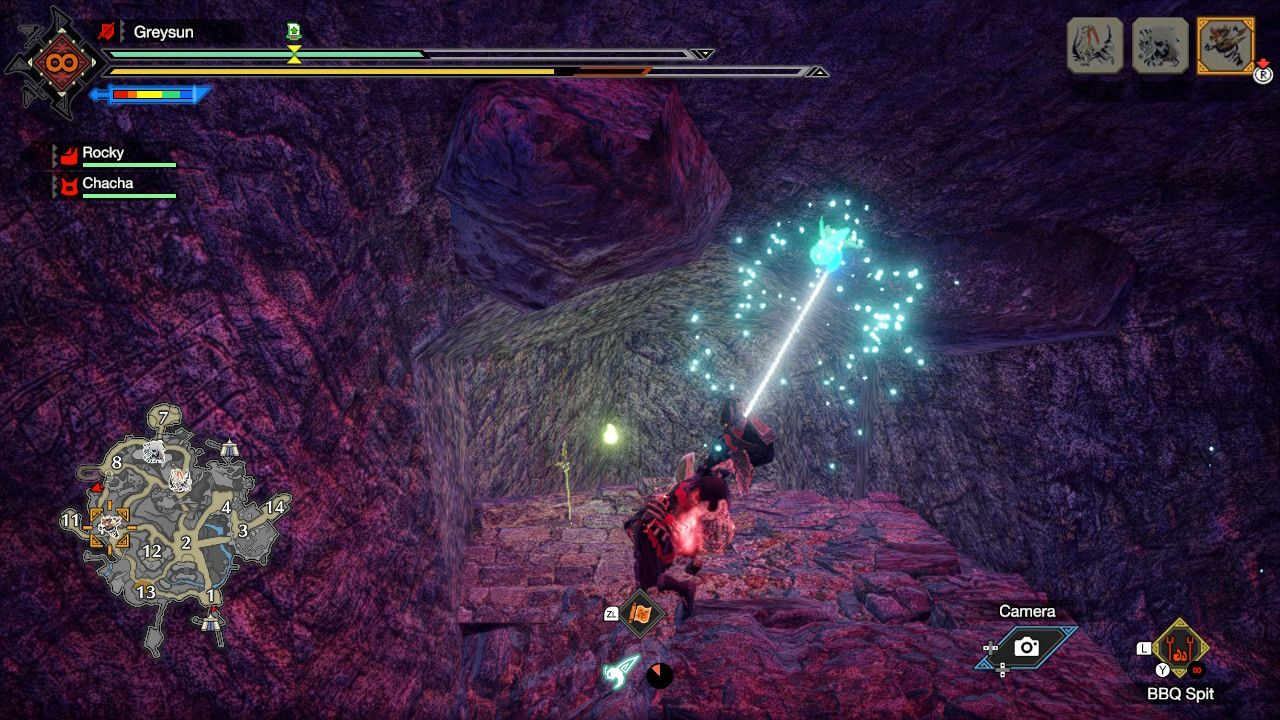1280x720 pixels.
Task: Click the red cycle-target arrow above the R button
Action: pos(1264,62)
